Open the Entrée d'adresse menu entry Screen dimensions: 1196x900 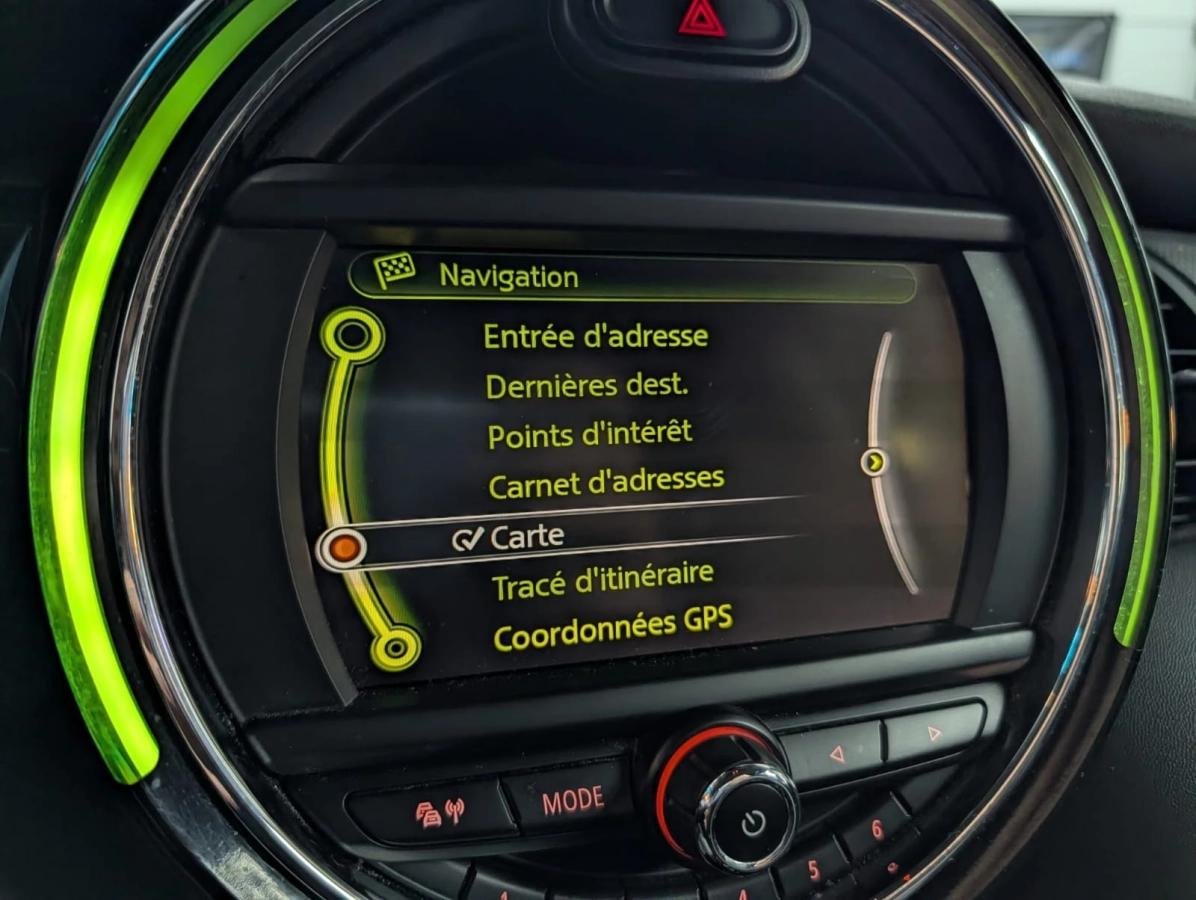(595, 336)
